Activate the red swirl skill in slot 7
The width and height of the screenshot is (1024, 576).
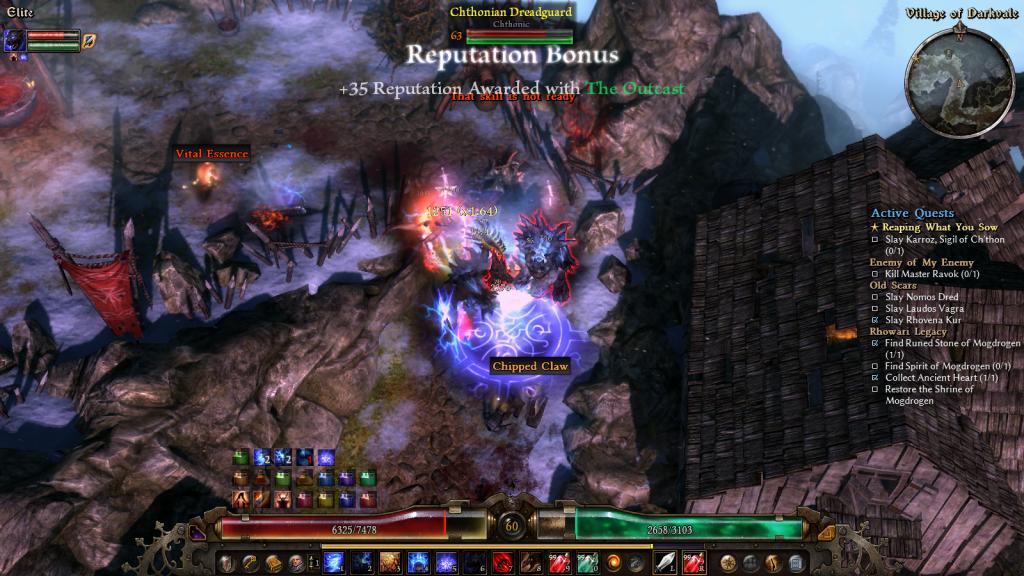tap(501, 562)
